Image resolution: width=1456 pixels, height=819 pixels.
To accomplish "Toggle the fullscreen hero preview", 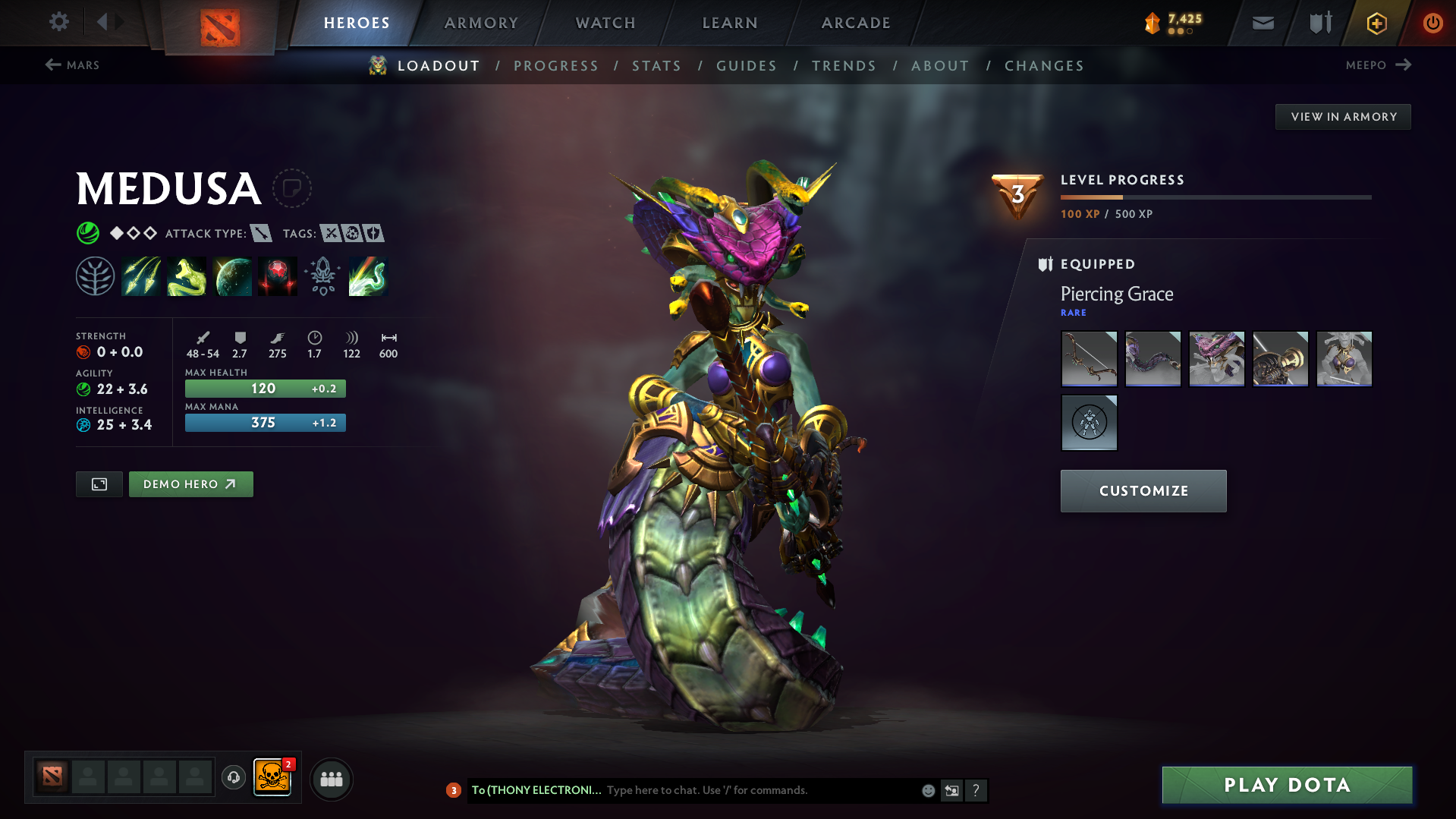I will 99,484.
